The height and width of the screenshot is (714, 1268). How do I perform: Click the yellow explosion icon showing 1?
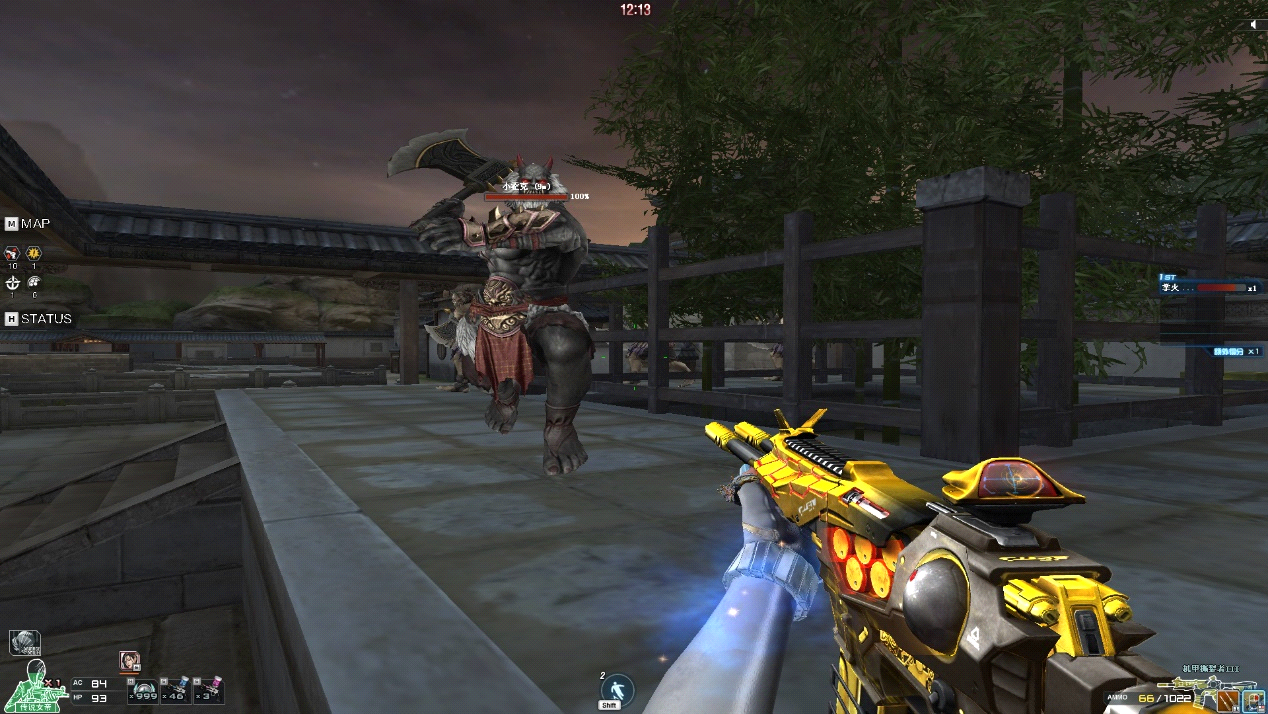click(x=34, y=255)
